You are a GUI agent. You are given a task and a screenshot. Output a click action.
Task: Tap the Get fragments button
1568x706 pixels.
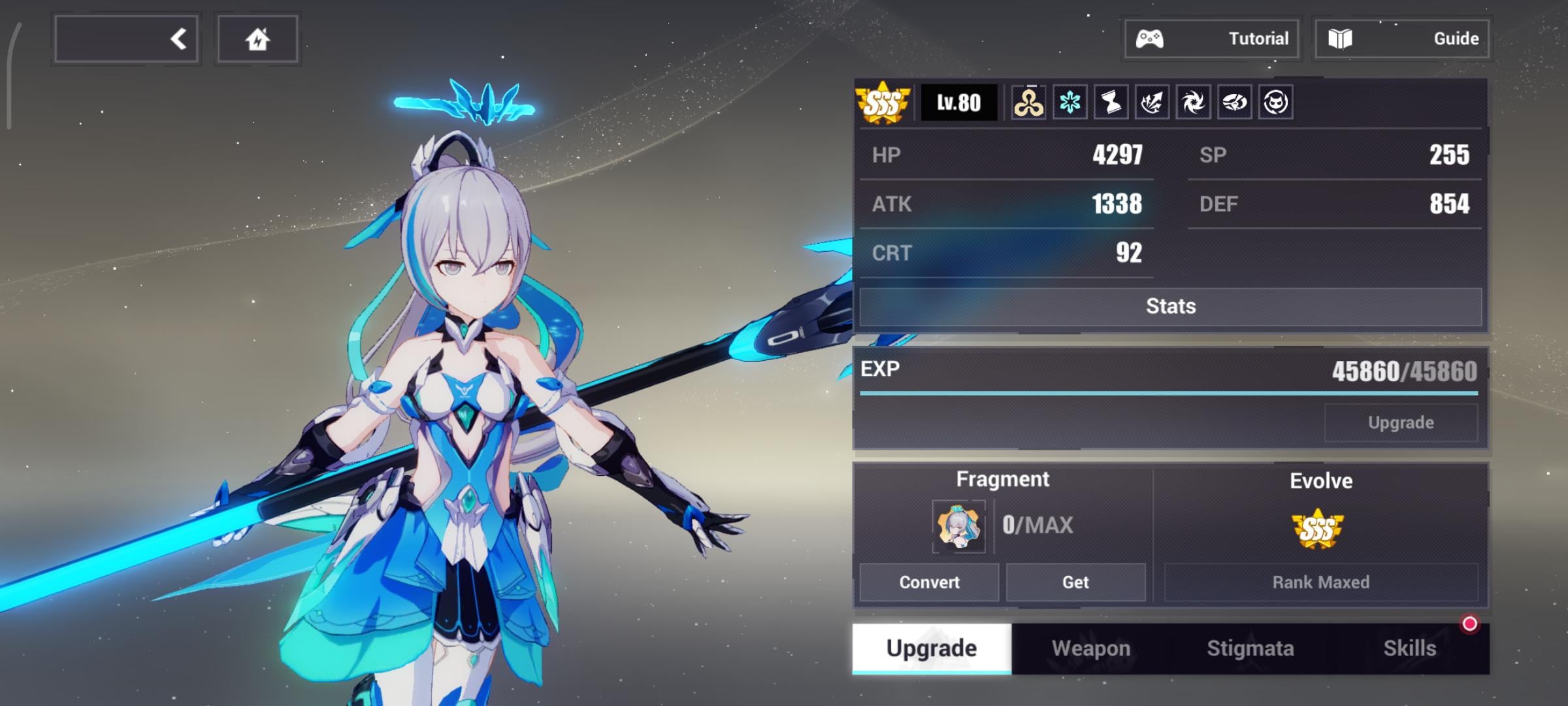(x=1075, y=582)
